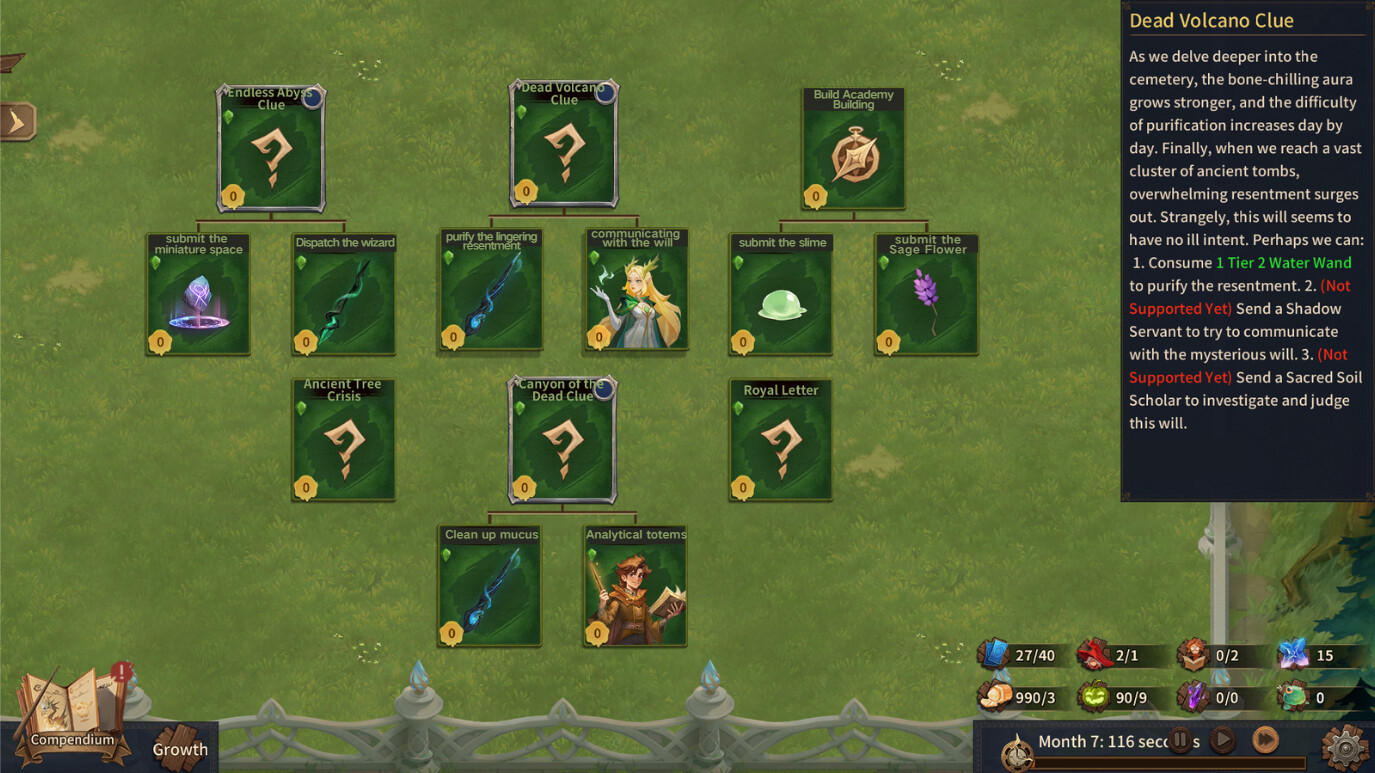
Task: Expand the arrow tab on the left edge
Action: 15,124
